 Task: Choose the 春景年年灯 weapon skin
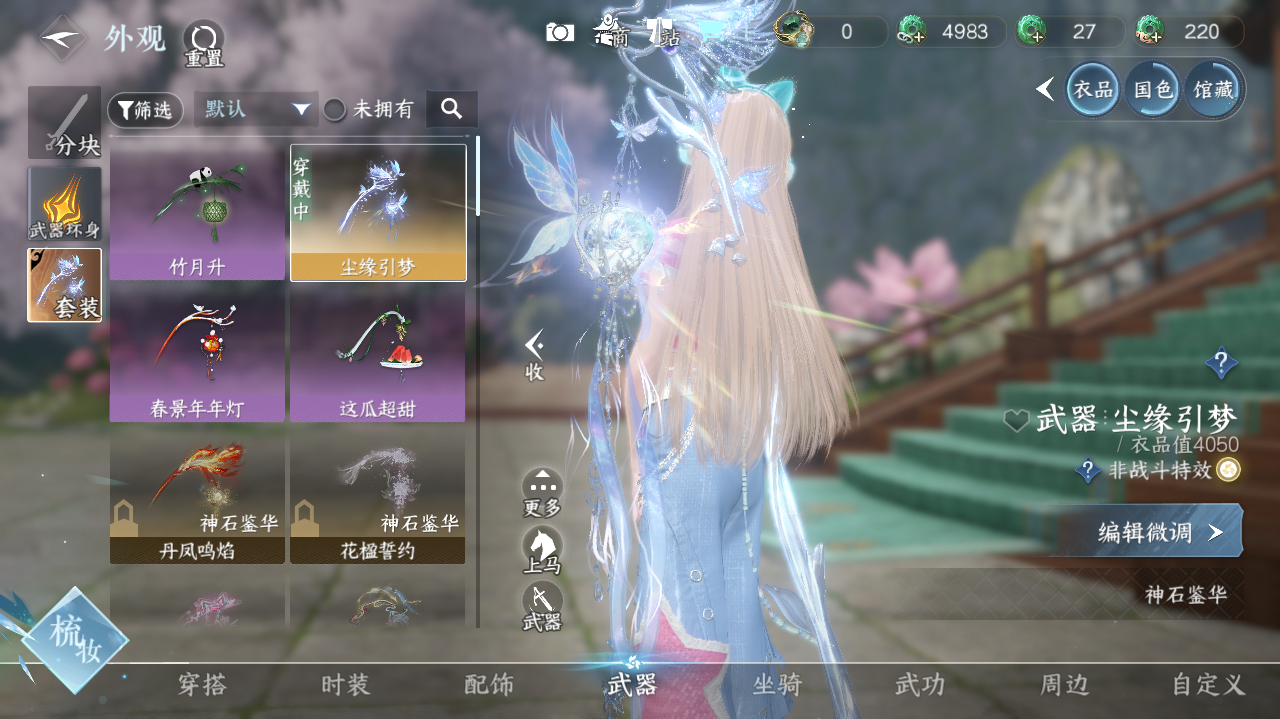[x=197, y=354]
